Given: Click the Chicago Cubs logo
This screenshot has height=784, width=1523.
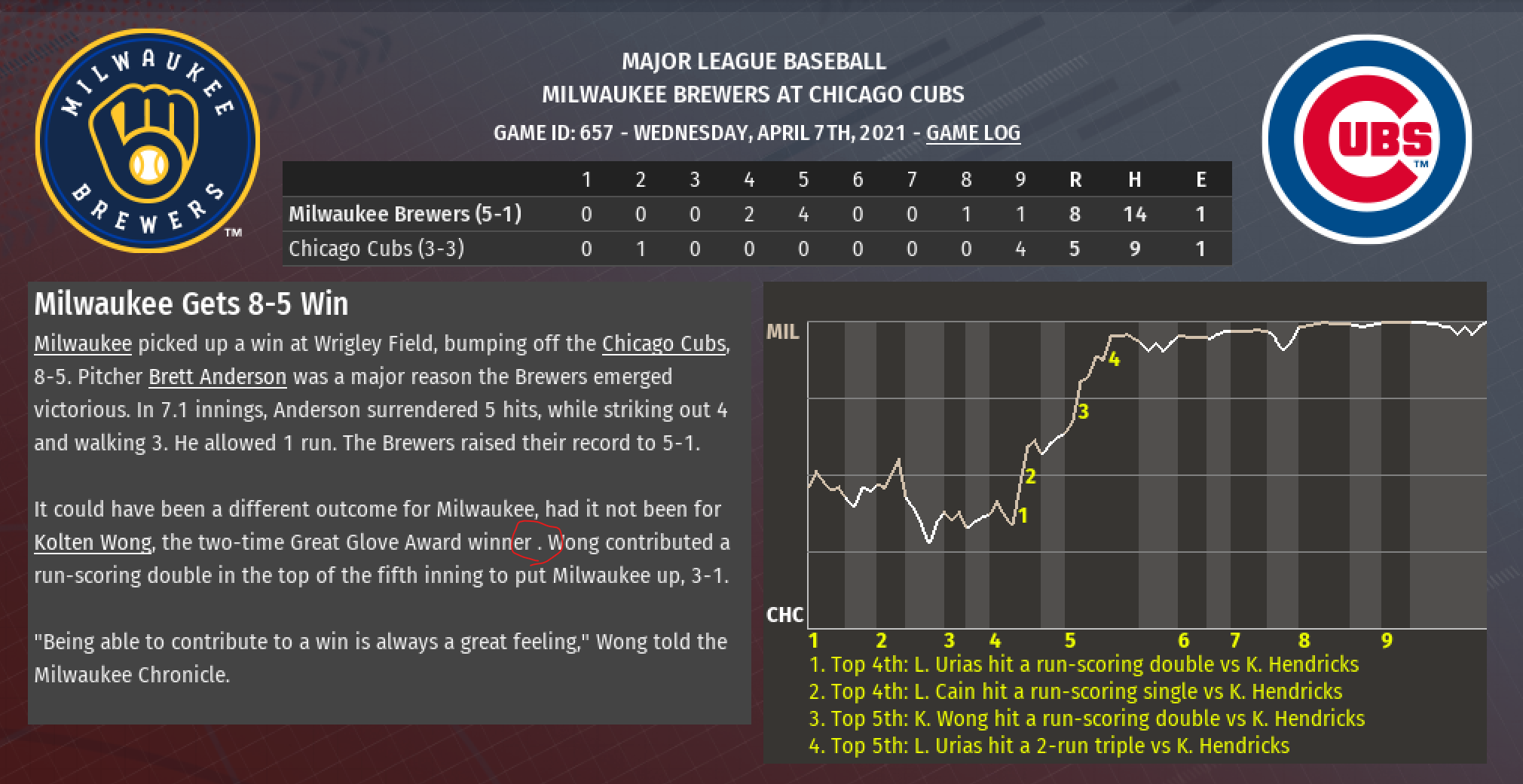Looking at the screenshot, I should point(1366,139).
